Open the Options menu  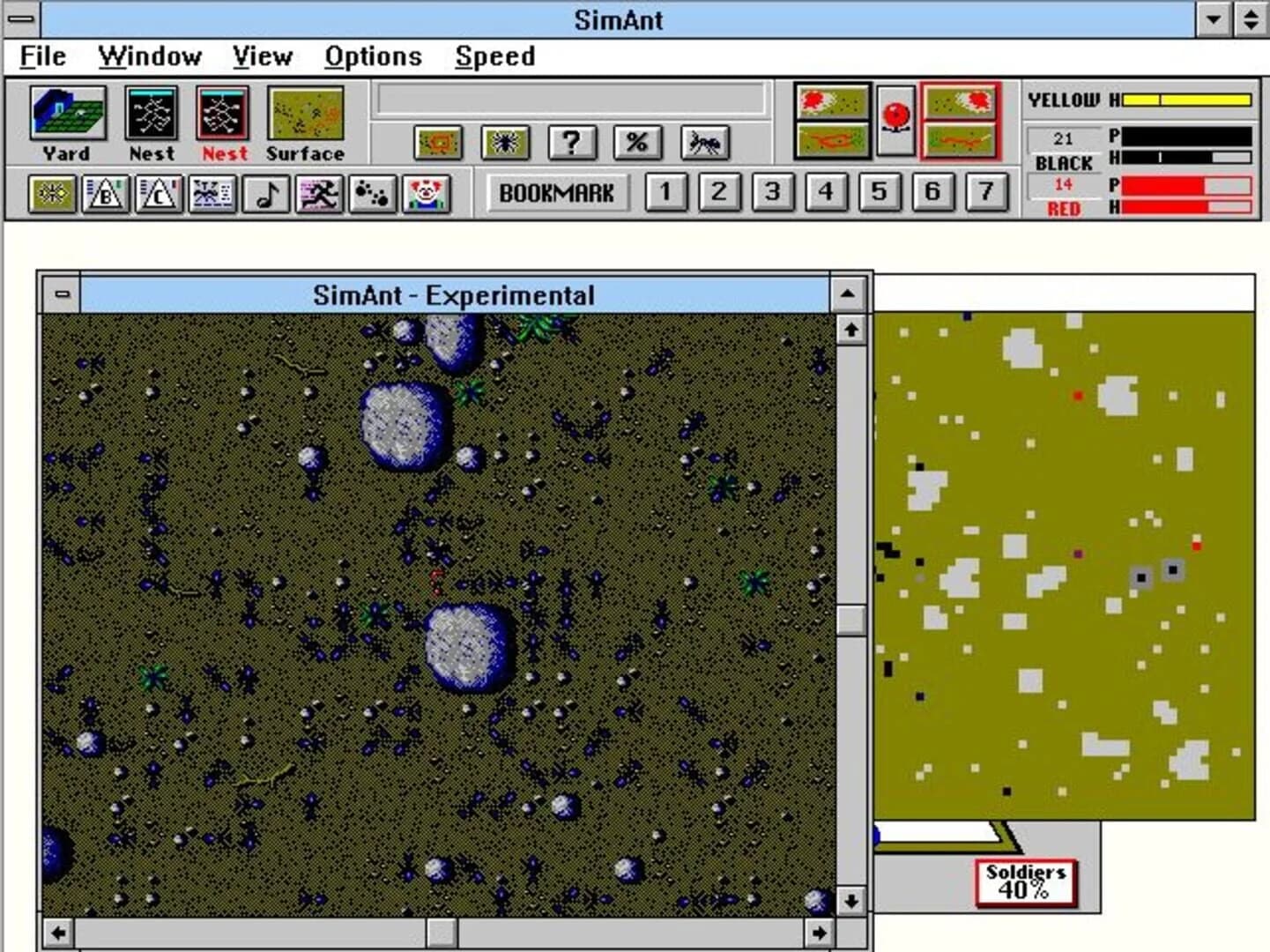(x=374, y=56)
